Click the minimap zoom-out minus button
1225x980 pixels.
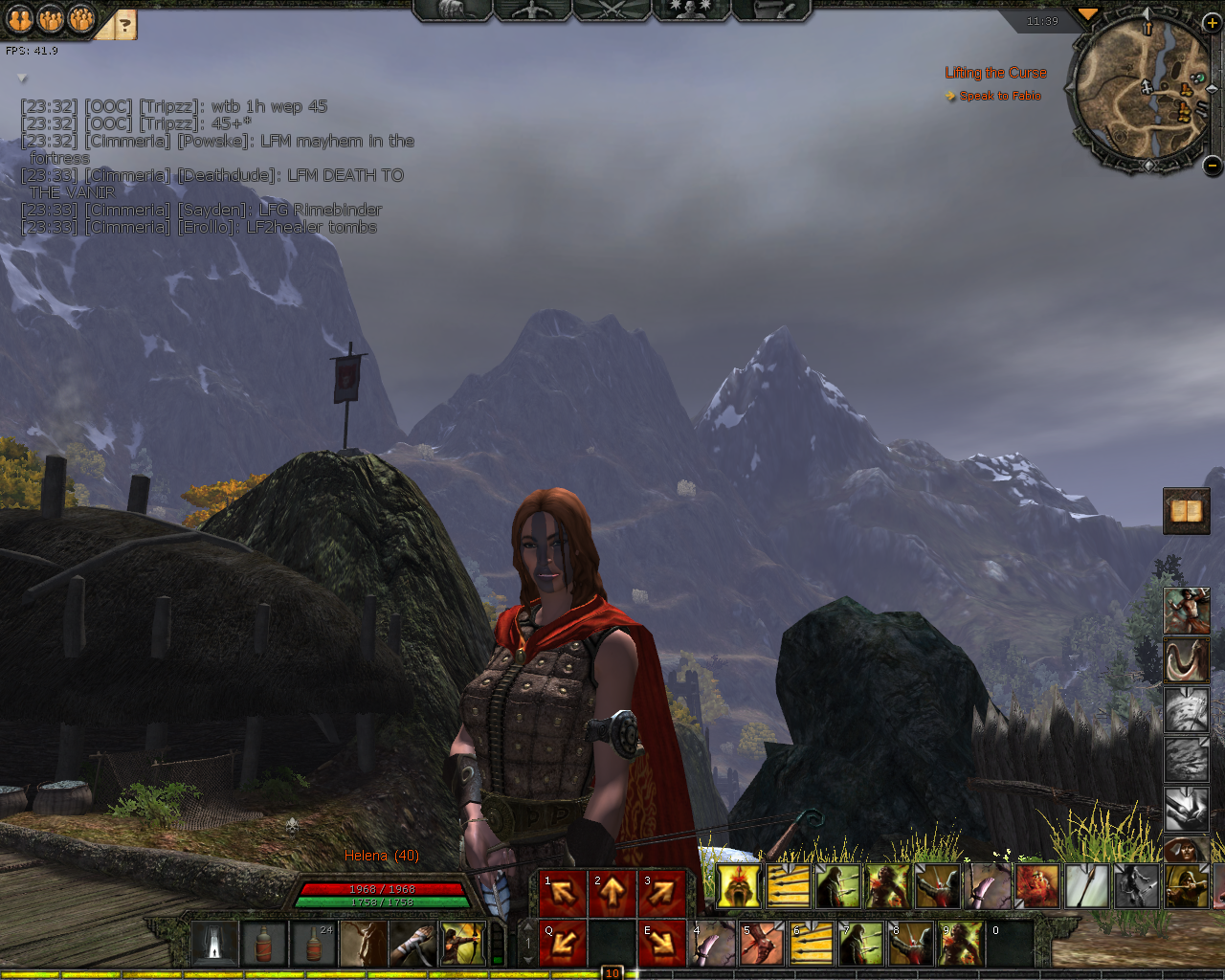pos(1212,166)
